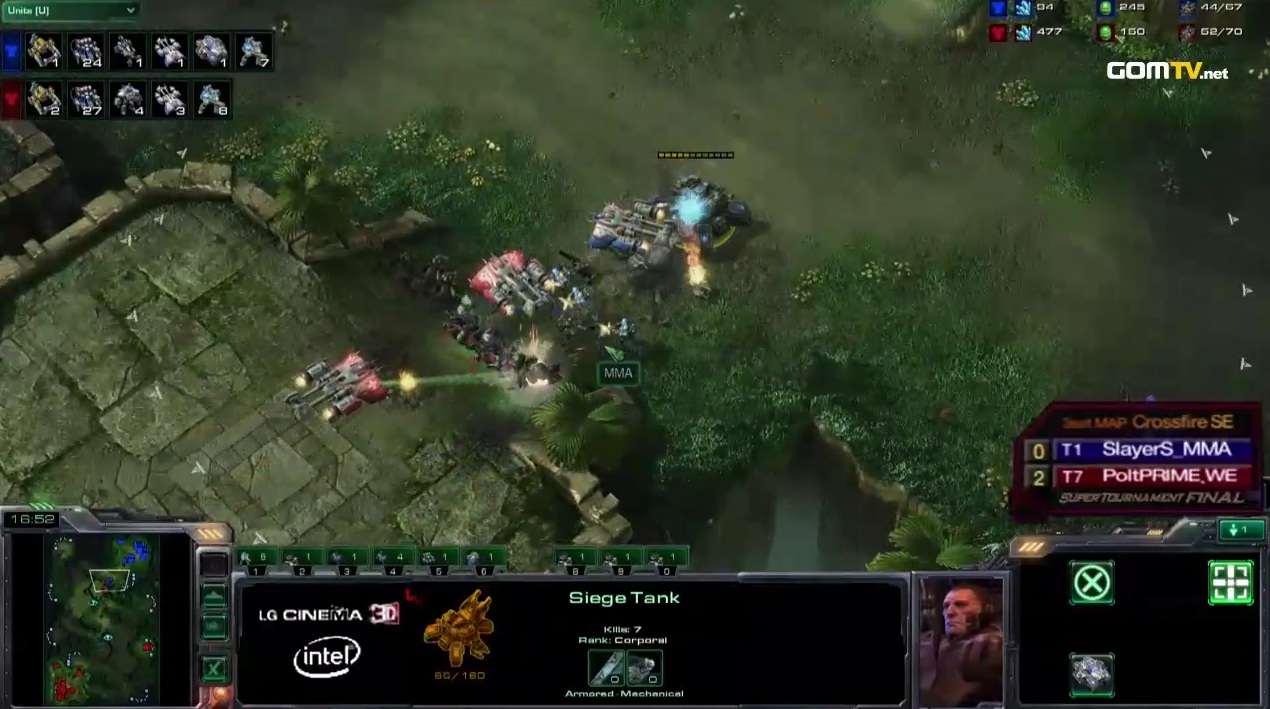Screen dimensions: 1270x709
Task: Click the Siege Tank weapon upgrade icon
Action: pyautogui.click(x=606, y=667)
